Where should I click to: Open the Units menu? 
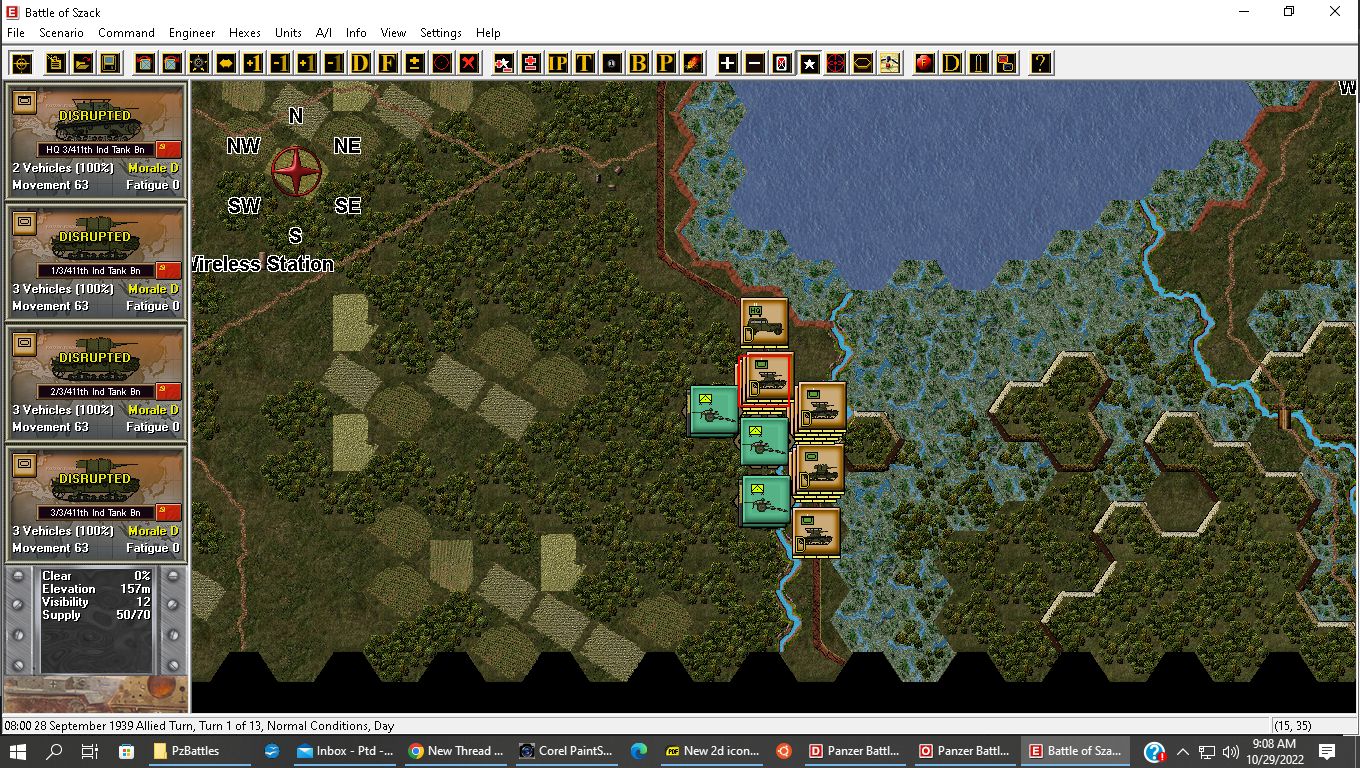(x=288, y=33)
